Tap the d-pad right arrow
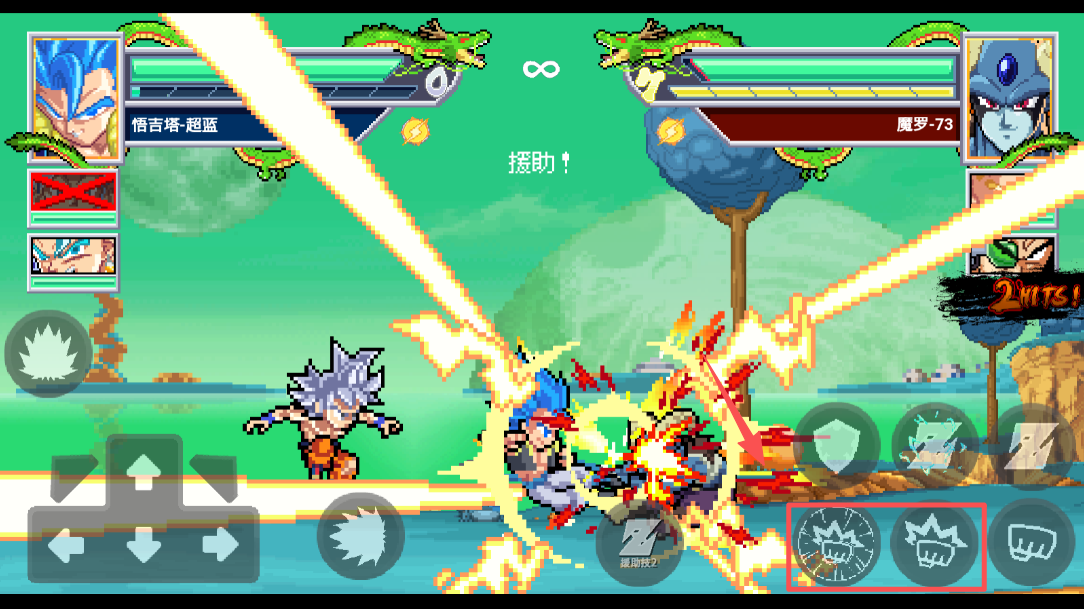1084x609 pixels. (220, 545)
